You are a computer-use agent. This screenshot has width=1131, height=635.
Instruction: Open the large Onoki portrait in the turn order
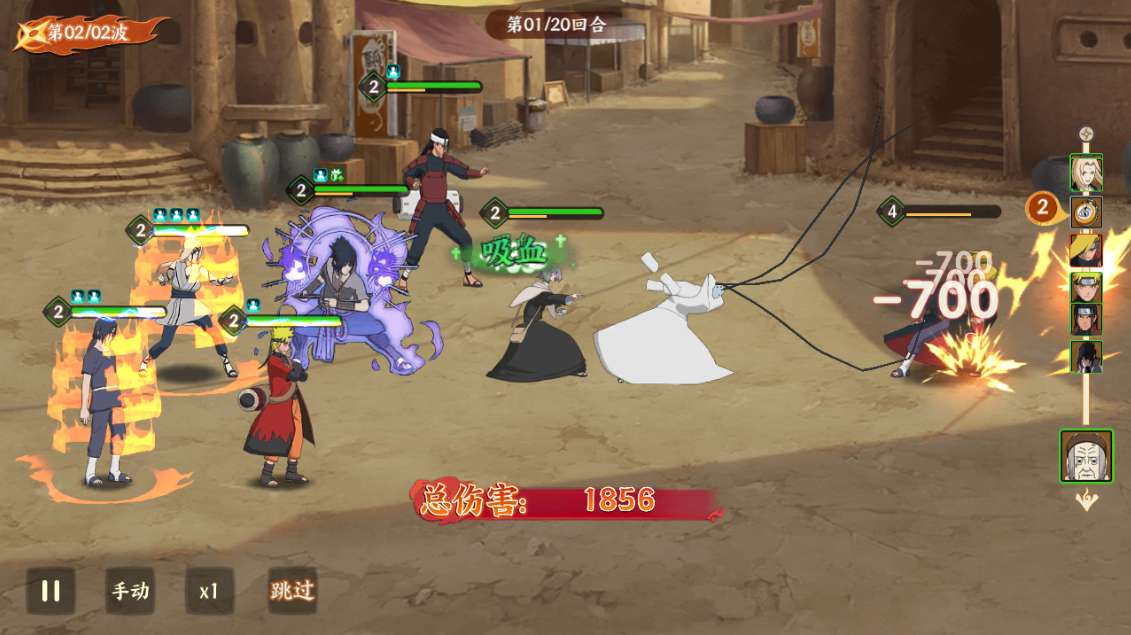(x=1086, y=457)
